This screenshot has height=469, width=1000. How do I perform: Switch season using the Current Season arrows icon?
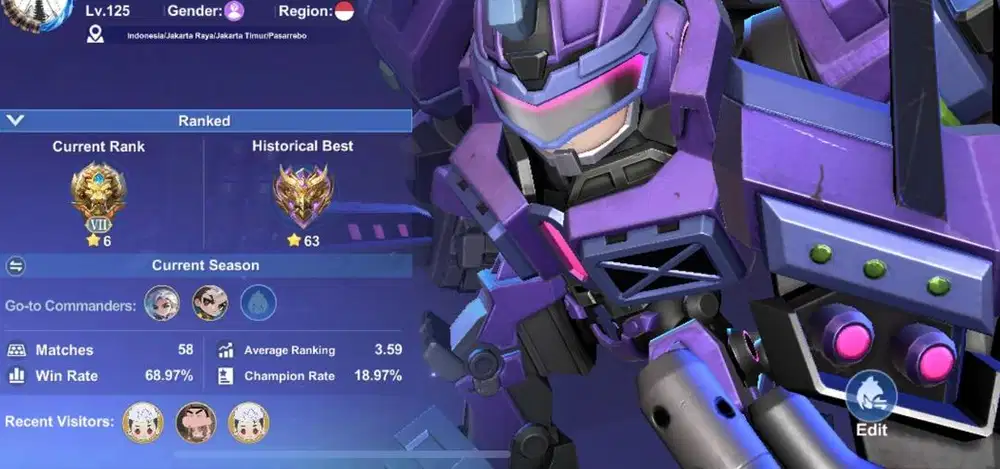point(16,266)
